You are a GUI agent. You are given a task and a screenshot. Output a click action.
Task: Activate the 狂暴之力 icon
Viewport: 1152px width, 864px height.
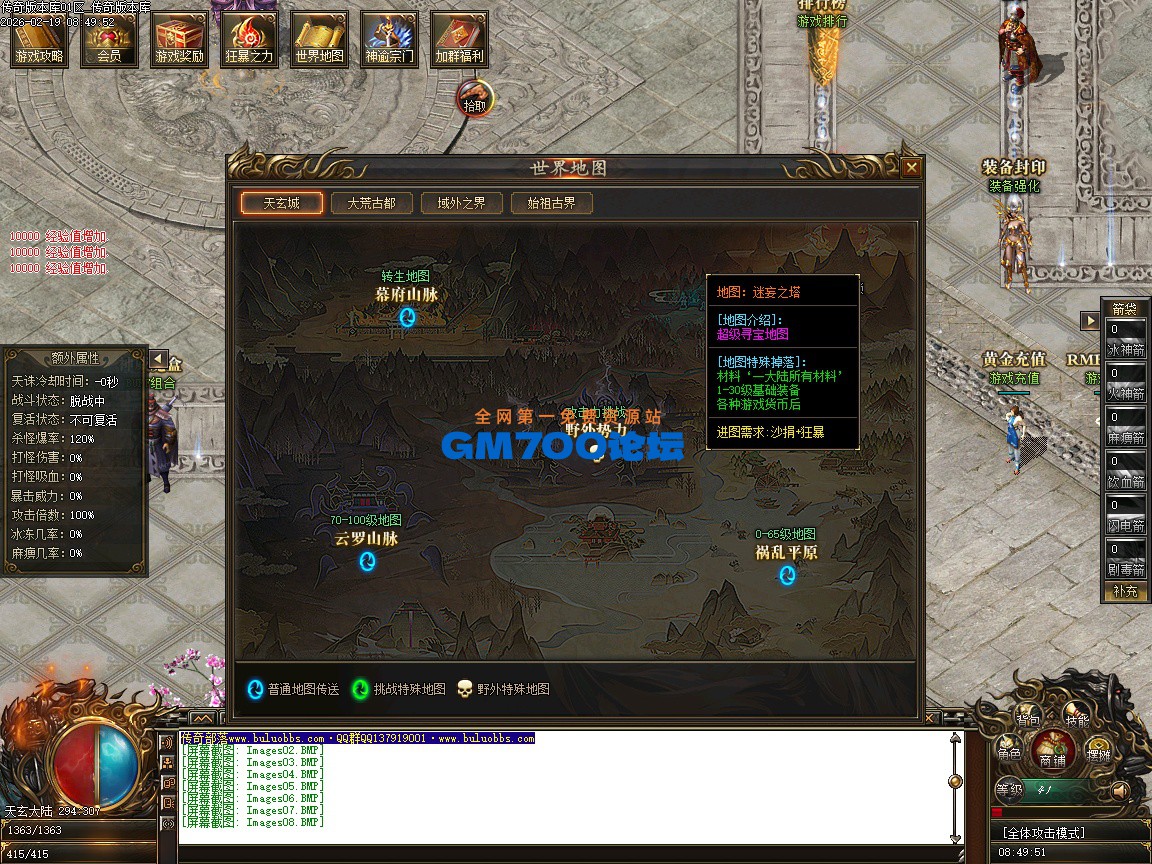pos(249,40)
